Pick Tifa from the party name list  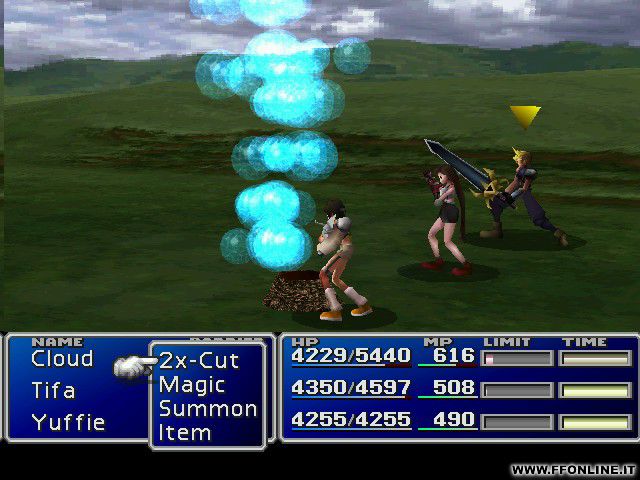(x=53, y=390)
